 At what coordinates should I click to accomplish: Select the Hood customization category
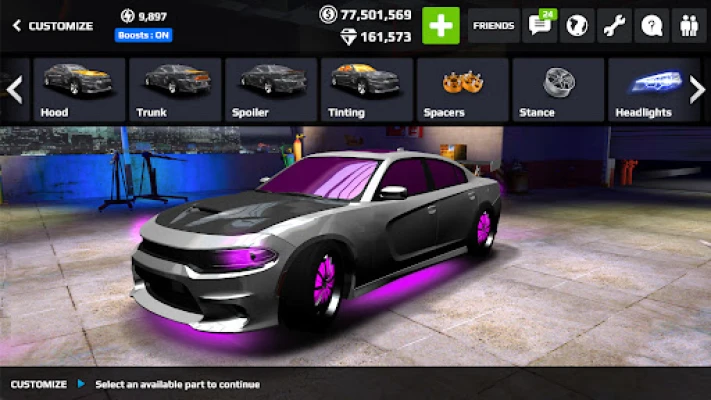tap(80, 89)
